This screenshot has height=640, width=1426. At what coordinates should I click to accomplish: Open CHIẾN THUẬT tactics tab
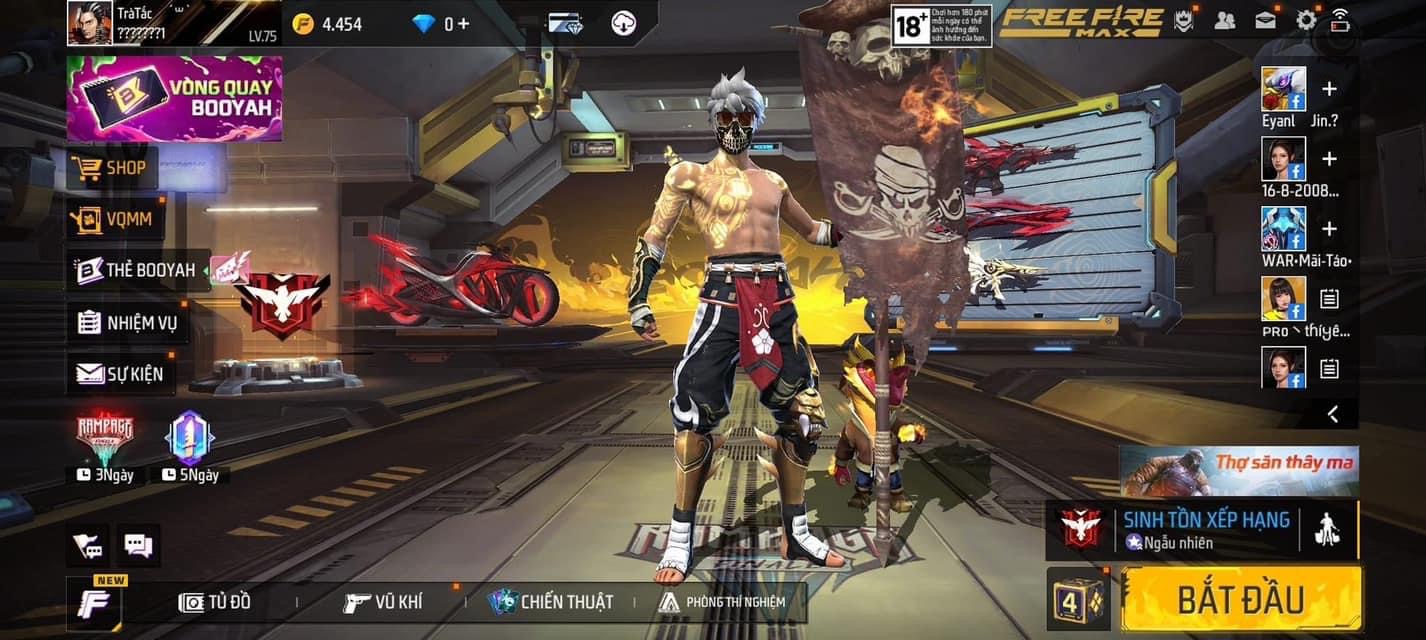551,602
